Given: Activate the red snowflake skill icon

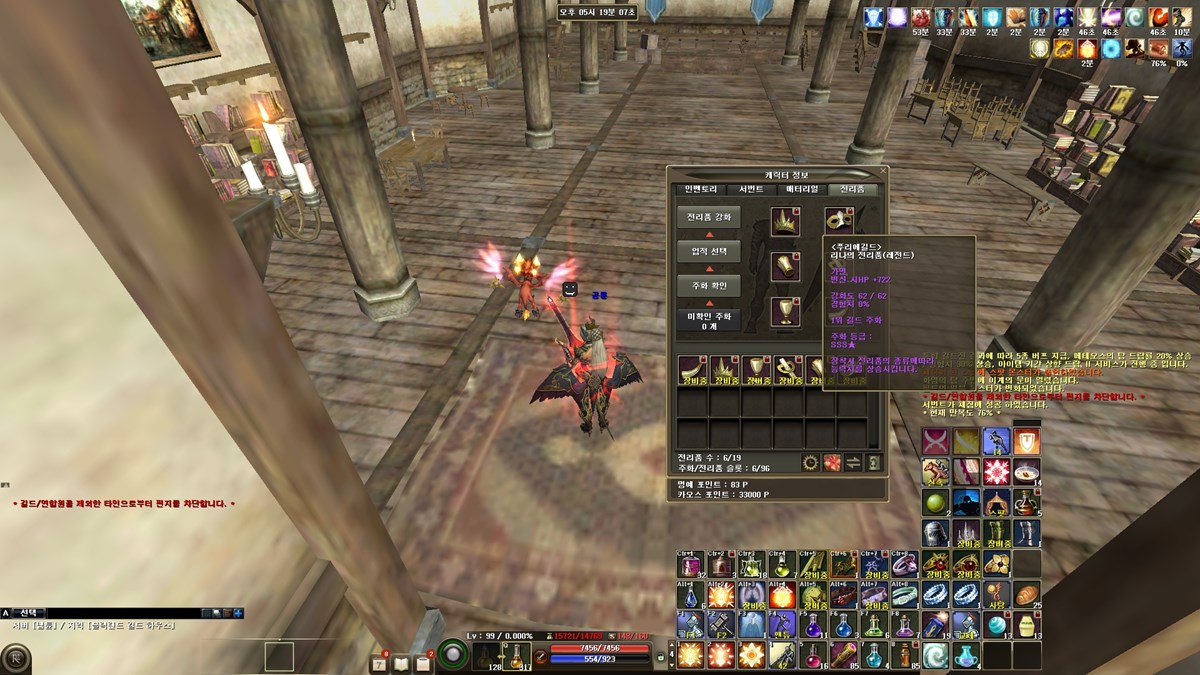Looking at the screenshot, I should point(996,471).
